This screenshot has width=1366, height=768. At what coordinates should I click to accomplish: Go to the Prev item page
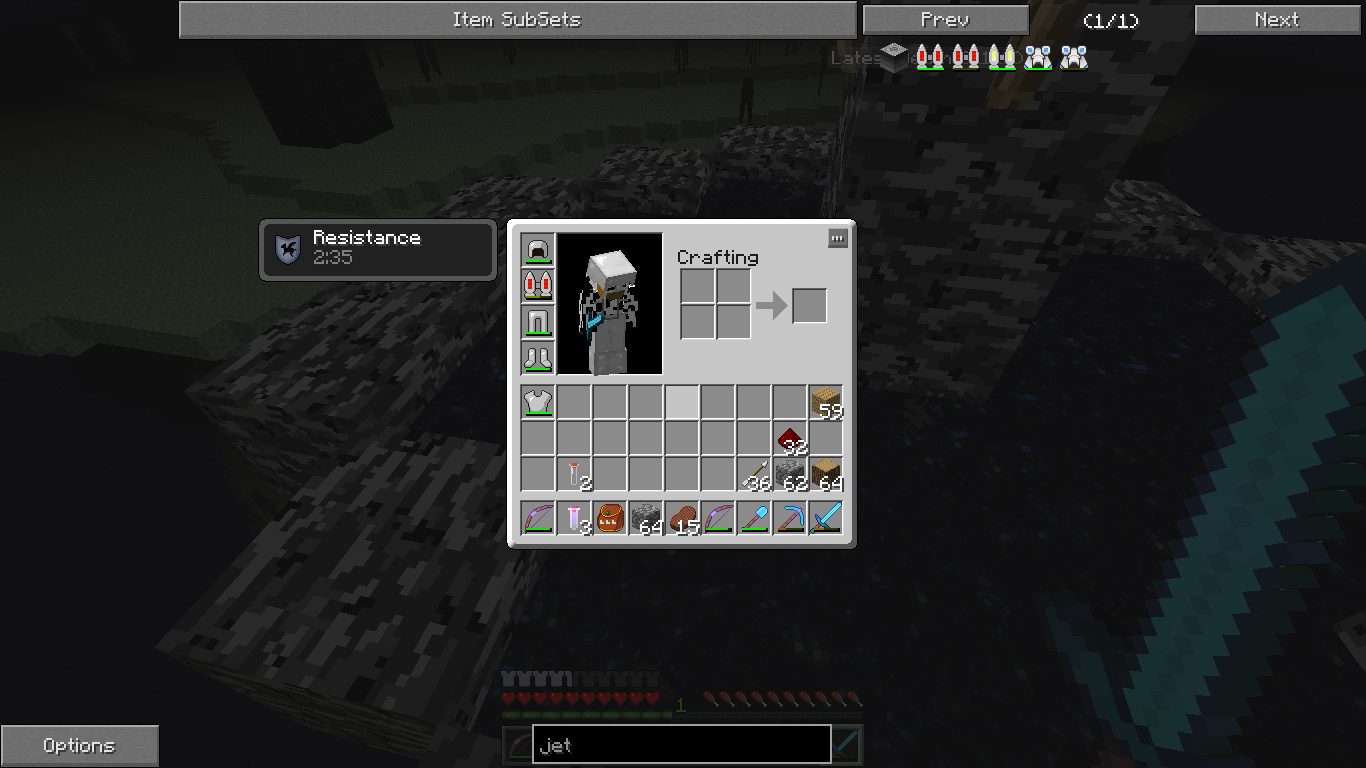(945, 20)
